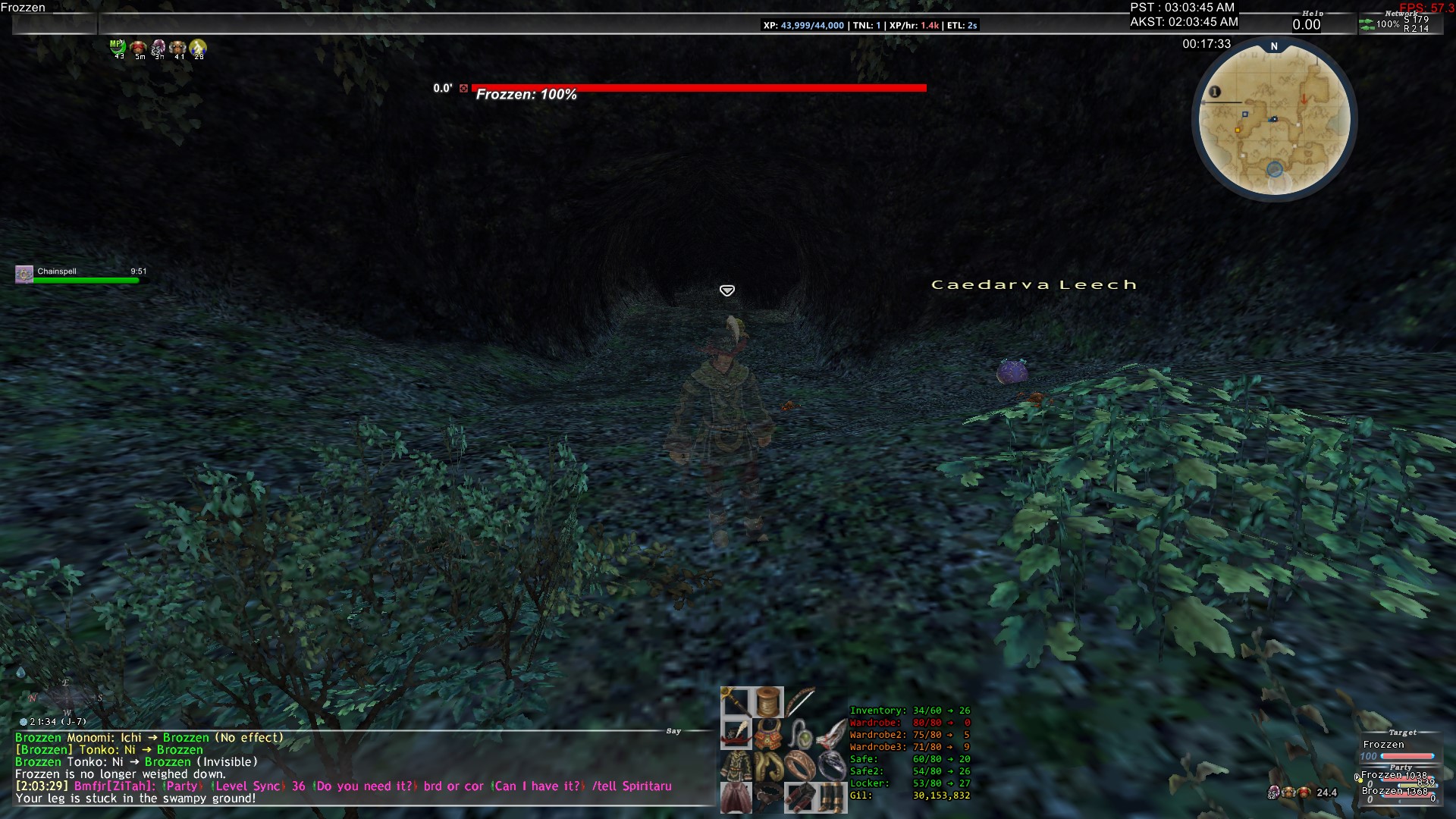Click the bow item icon in the loot grid
This screenshot has height=819, width=1456.
(x=802, y=701)
